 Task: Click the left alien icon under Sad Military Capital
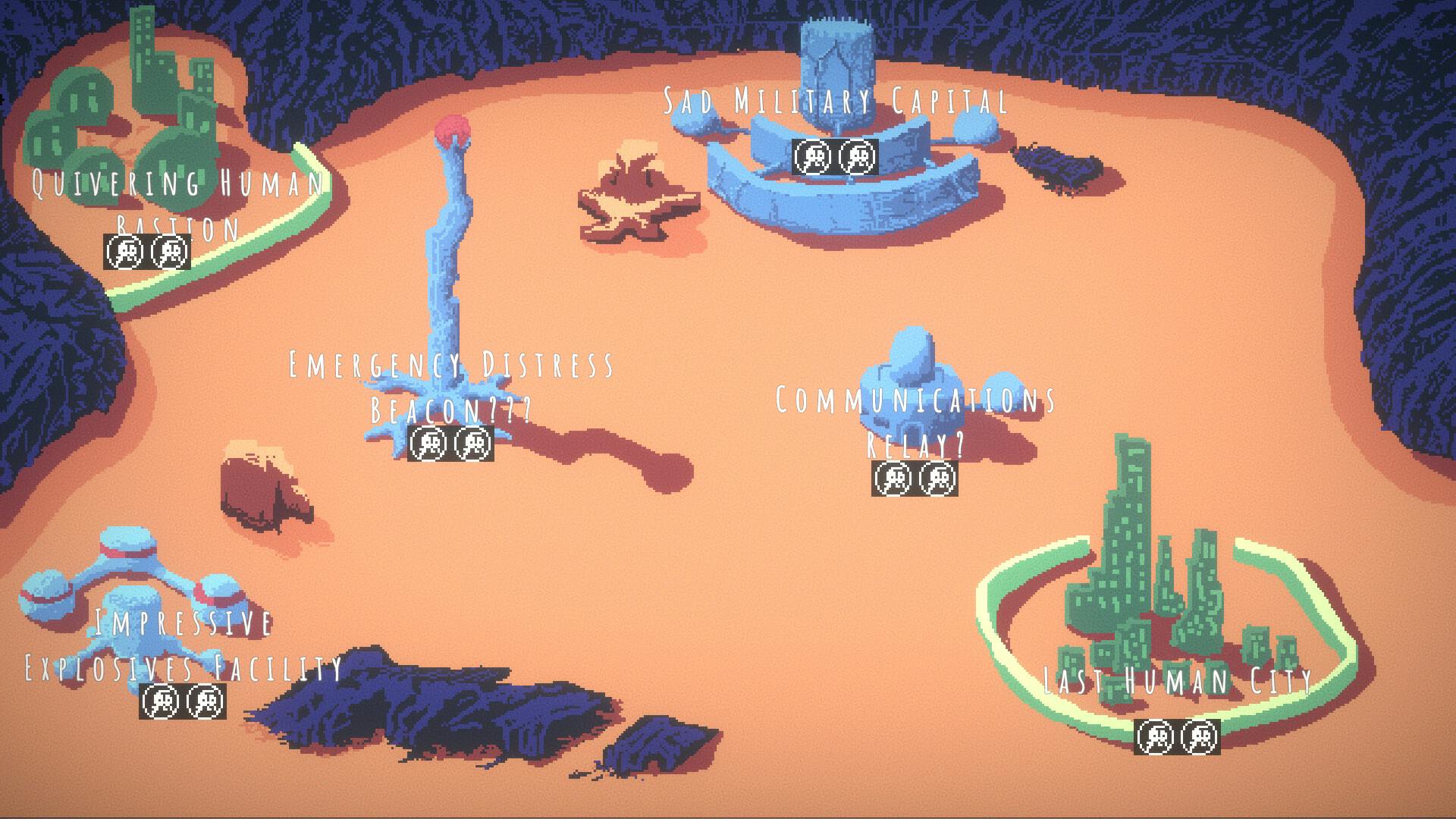(x=814, y=157)
